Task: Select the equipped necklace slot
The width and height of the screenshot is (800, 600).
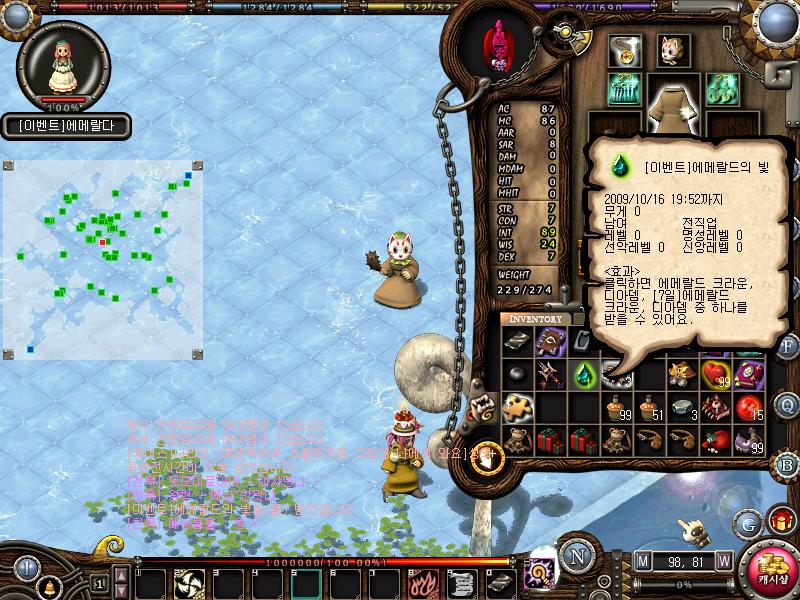Action: (627, 50)
